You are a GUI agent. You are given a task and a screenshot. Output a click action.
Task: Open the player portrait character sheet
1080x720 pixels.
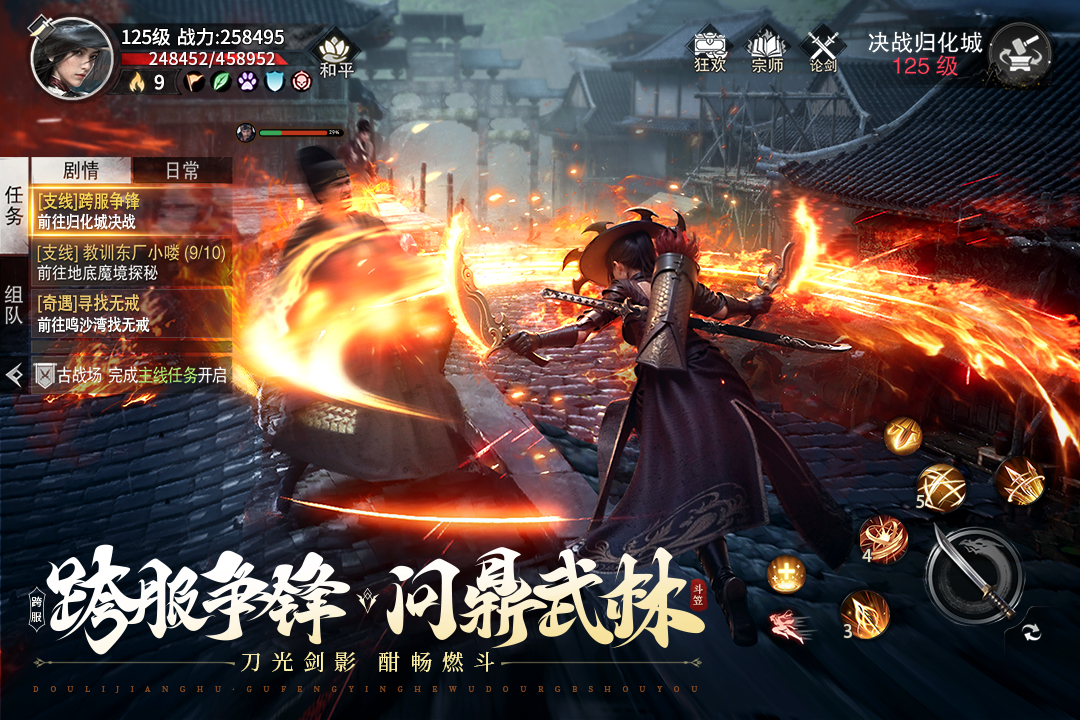pos(71,58)
